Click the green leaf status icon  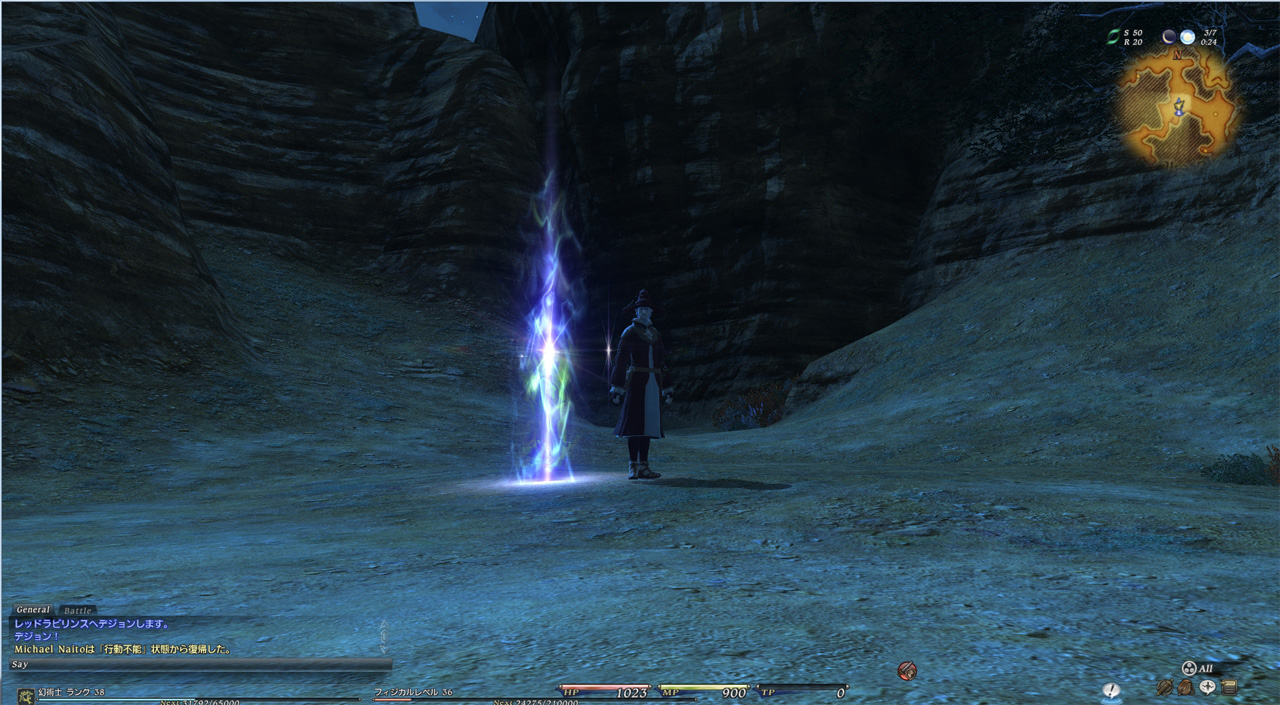[x=1112, y=37]
